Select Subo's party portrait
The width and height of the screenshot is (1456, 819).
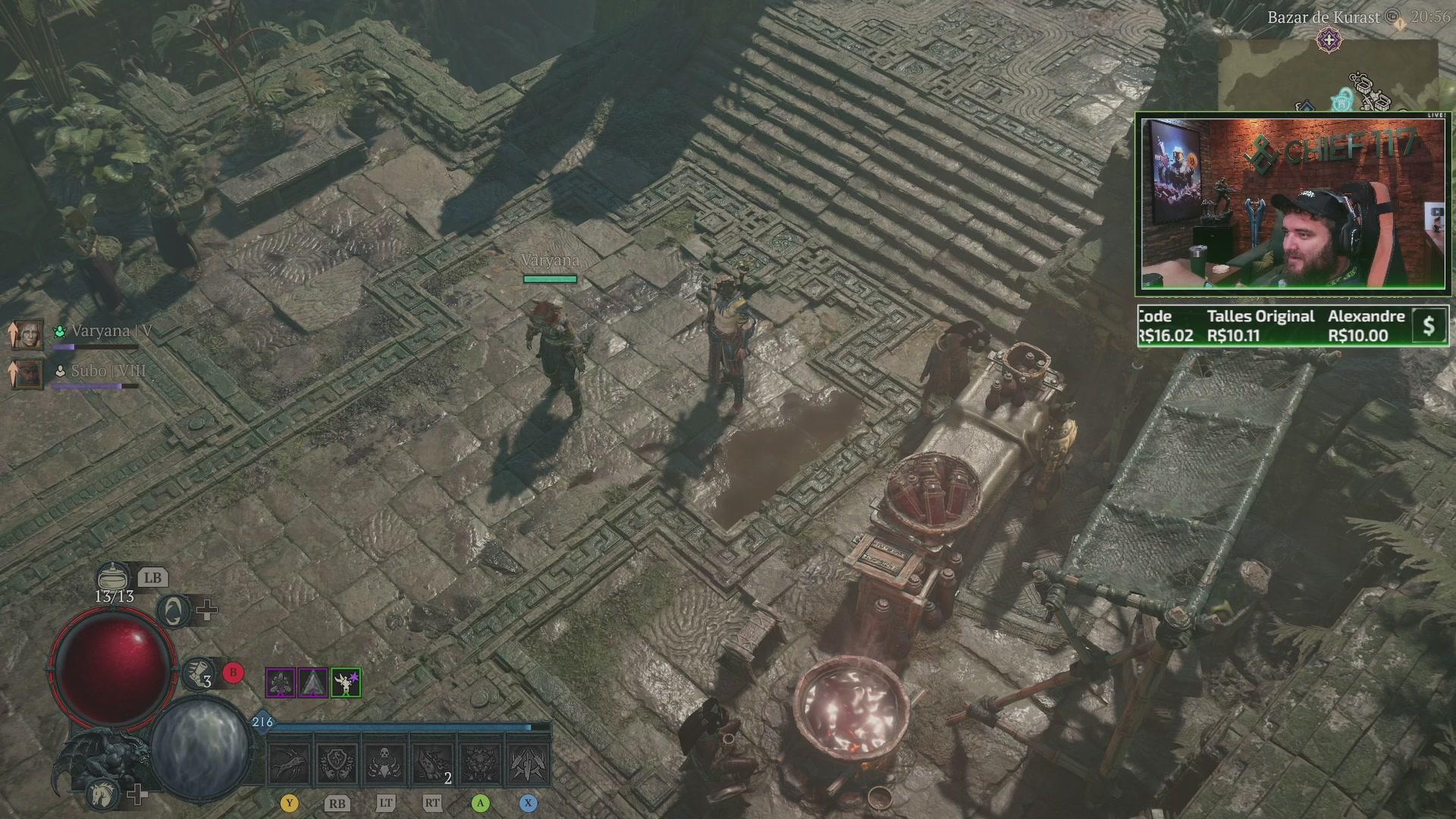tap(27, 374)
